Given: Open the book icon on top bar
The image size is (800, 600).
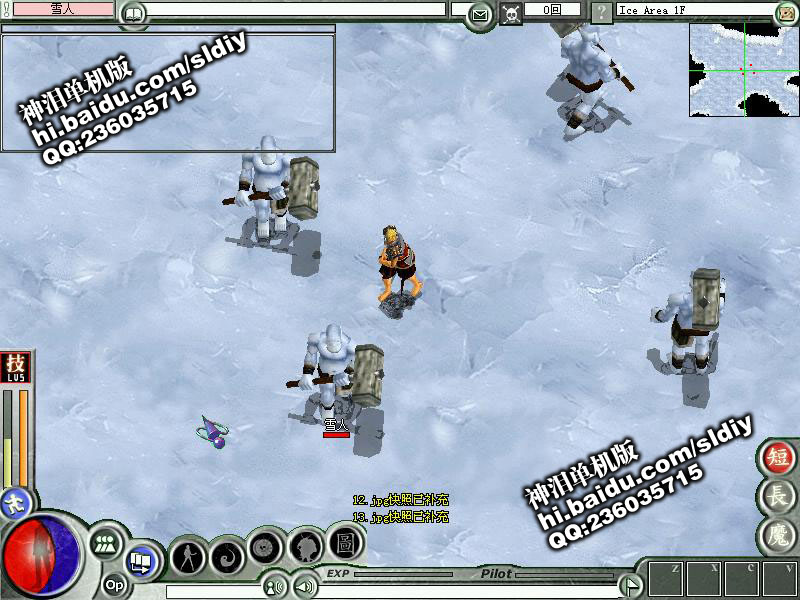Looking at the screenshot, I should point(132,14).
